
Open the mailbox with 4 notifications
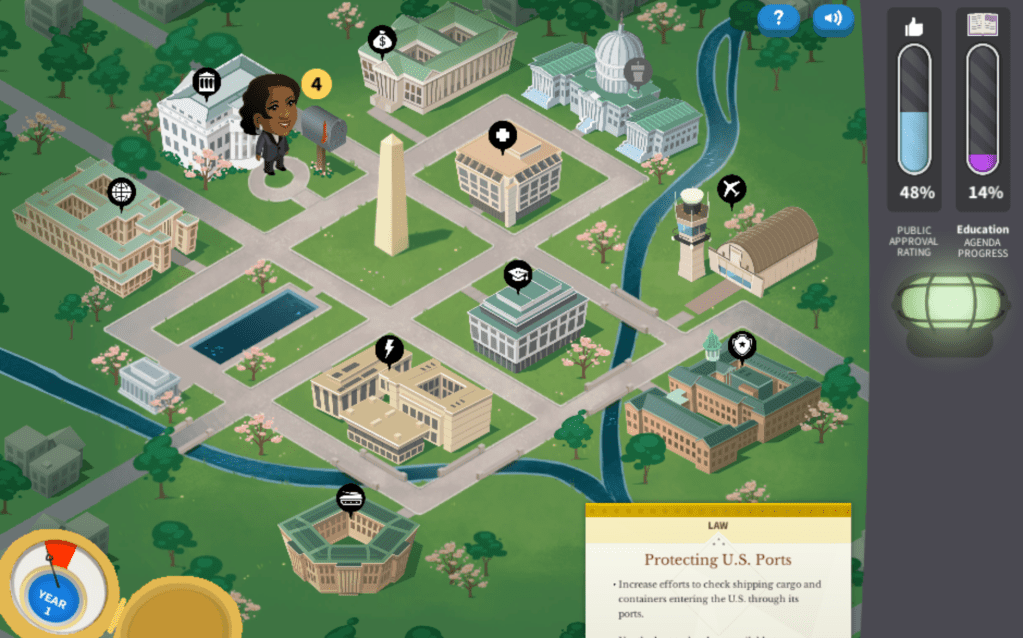pyautogui.click(x=322, y=127)
